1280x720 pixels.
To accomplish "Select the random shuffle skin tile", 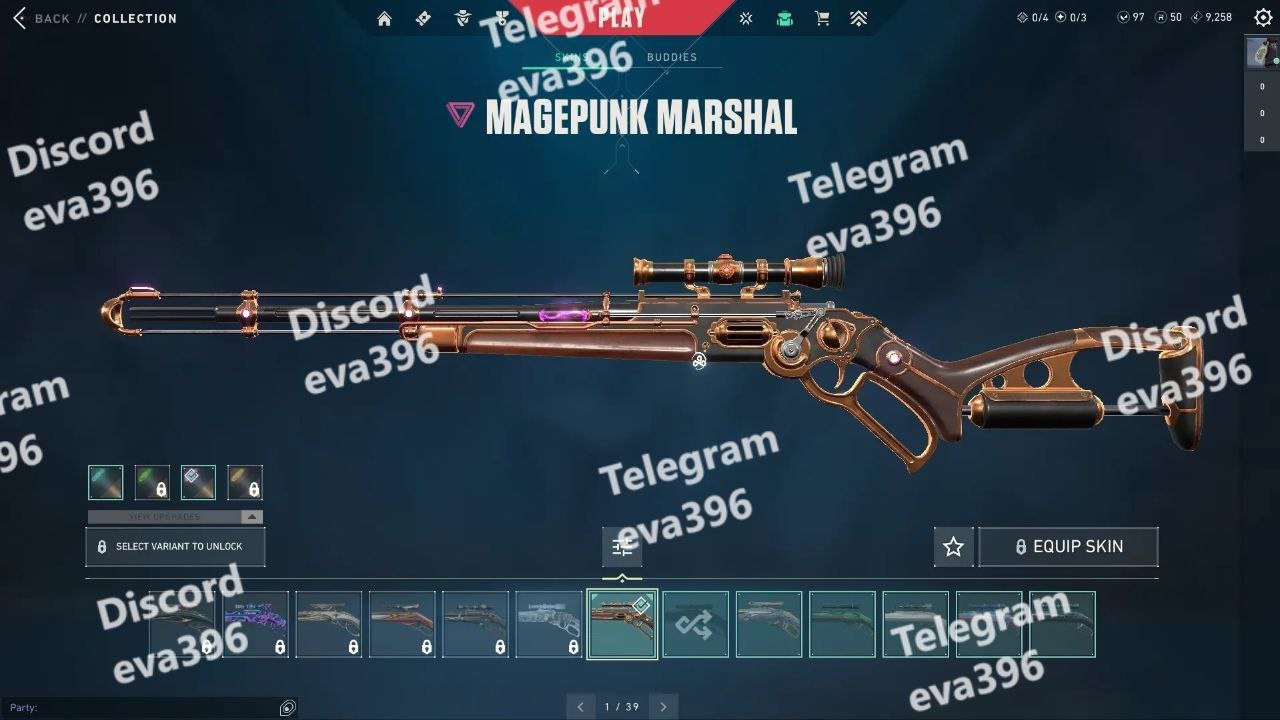I will (x=696, y=625).
